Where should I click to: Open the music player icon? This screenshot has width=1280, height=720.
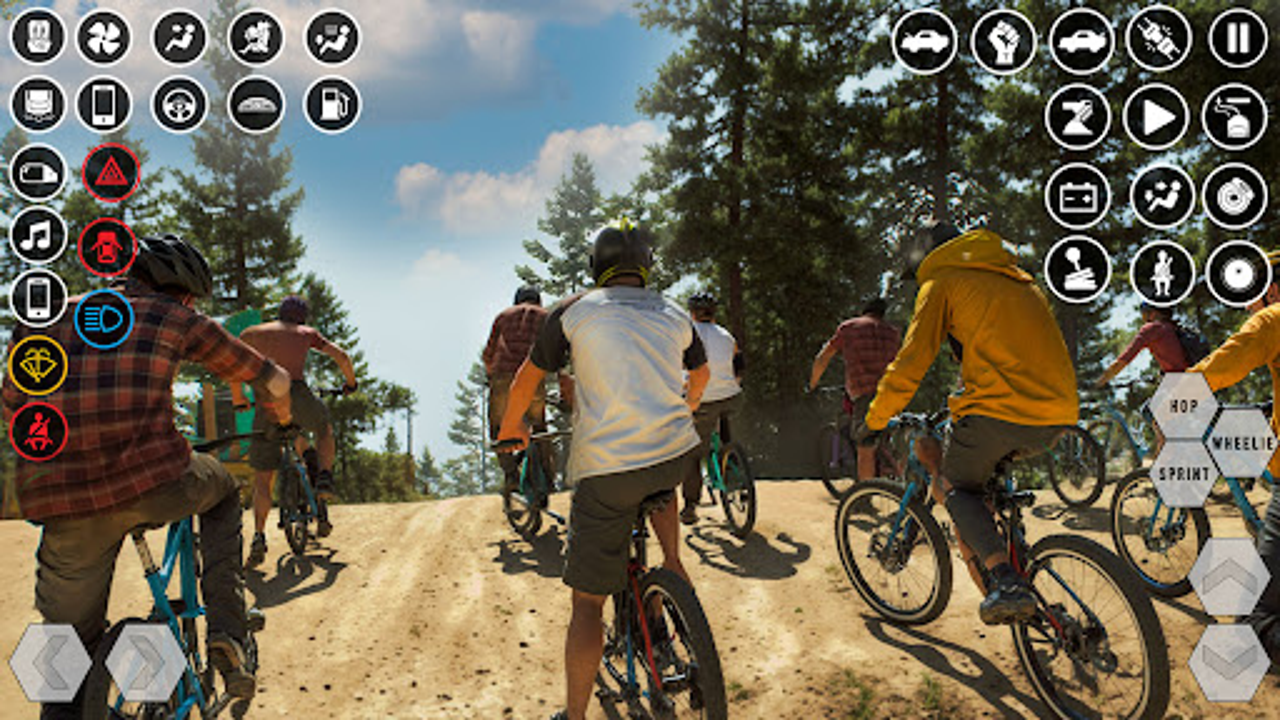36,236
